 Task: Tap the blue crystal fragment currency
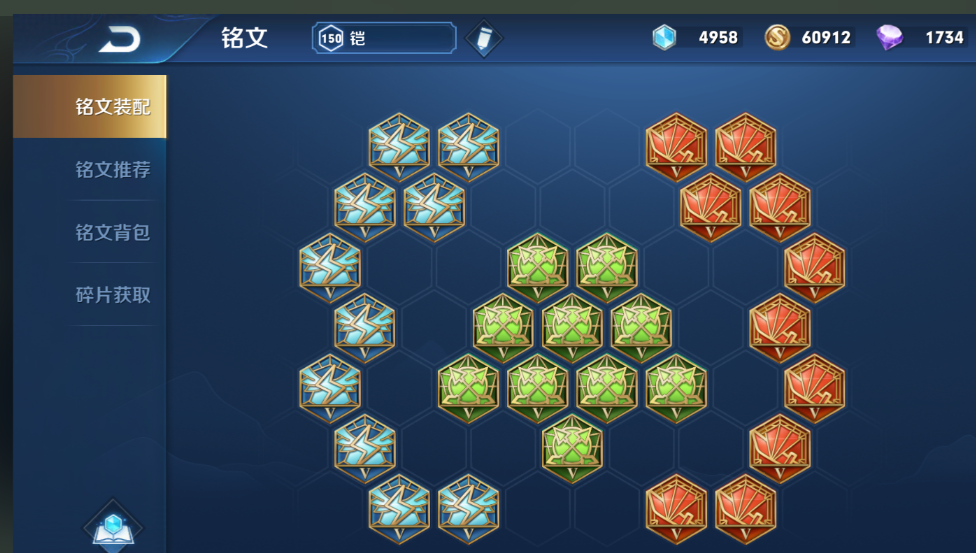664,38
